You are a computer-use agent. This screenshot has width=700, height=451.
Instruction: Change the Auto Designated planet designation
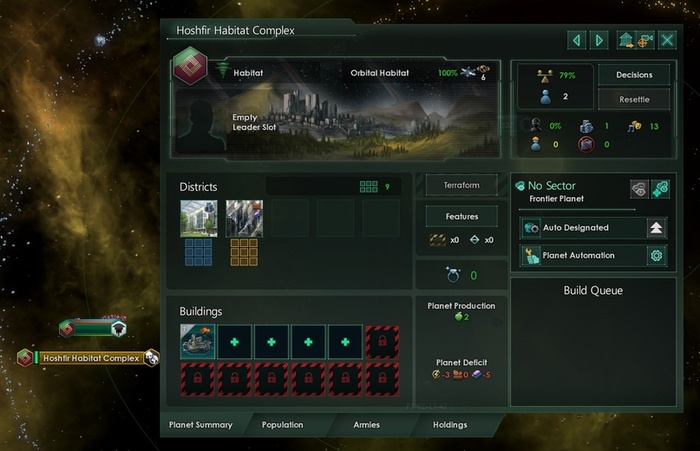pos(656,228)
